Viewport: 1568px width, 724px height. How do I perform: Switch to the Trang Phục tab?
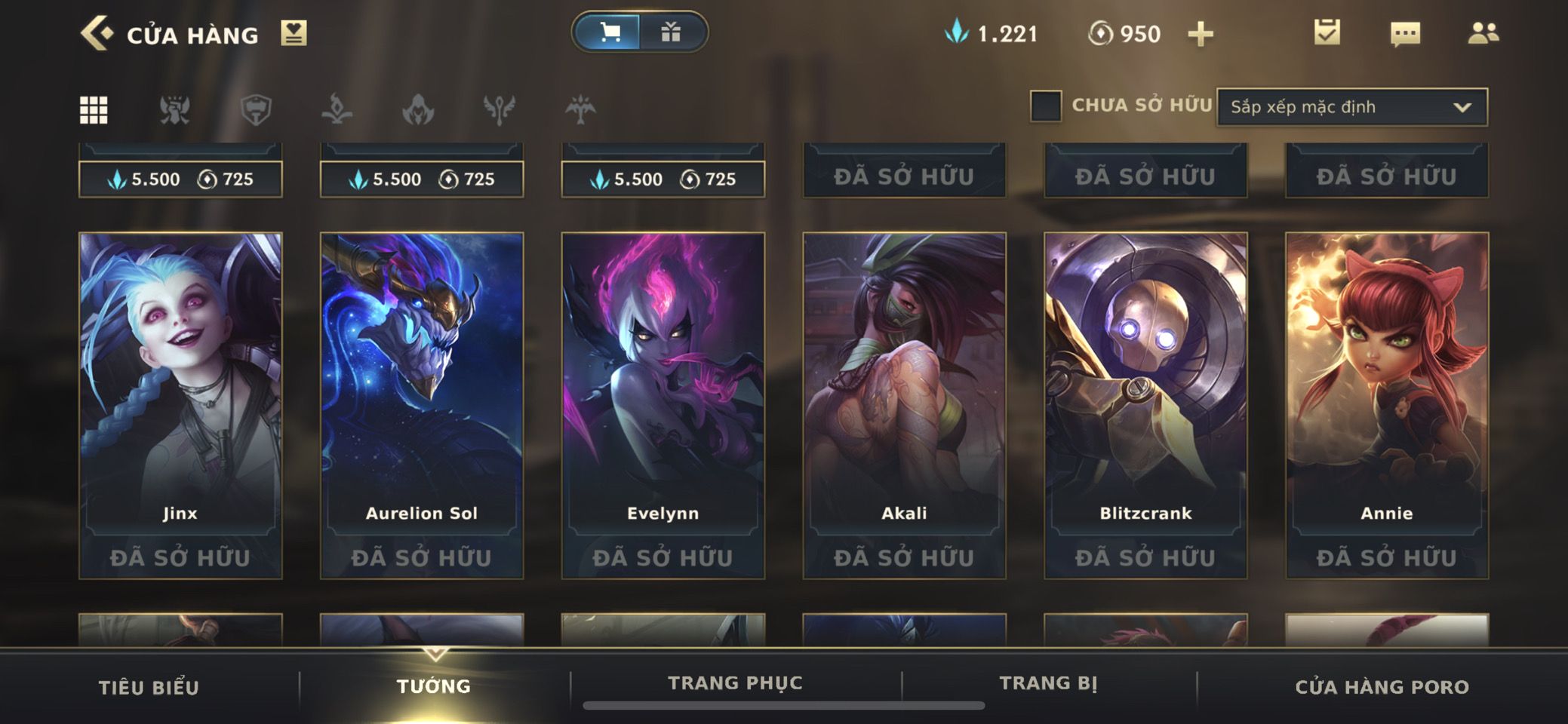pos(735,683)
